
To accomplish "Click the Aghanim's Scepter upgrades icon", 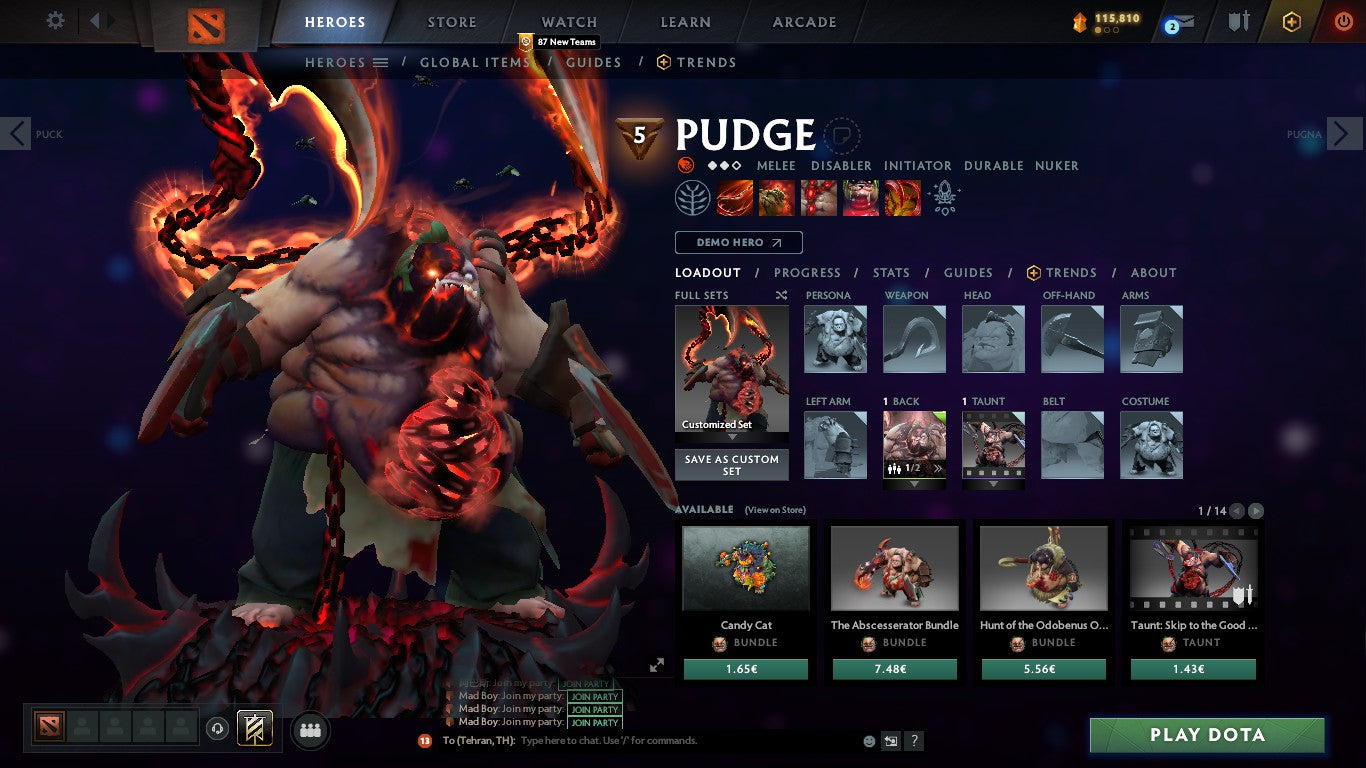I will coord(943,197).
